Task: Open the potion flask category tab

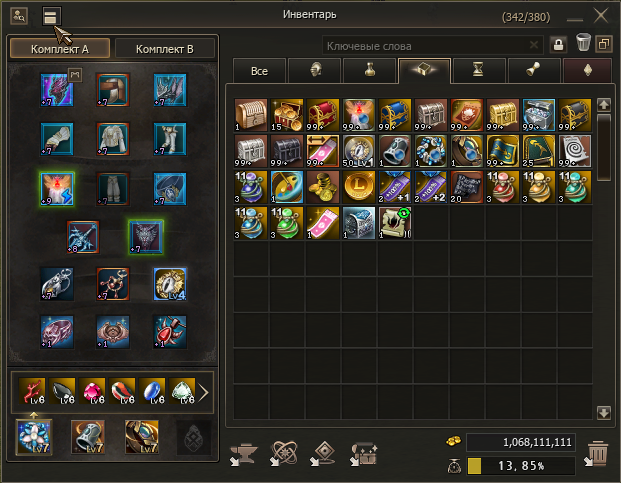Action: [368, 71]
